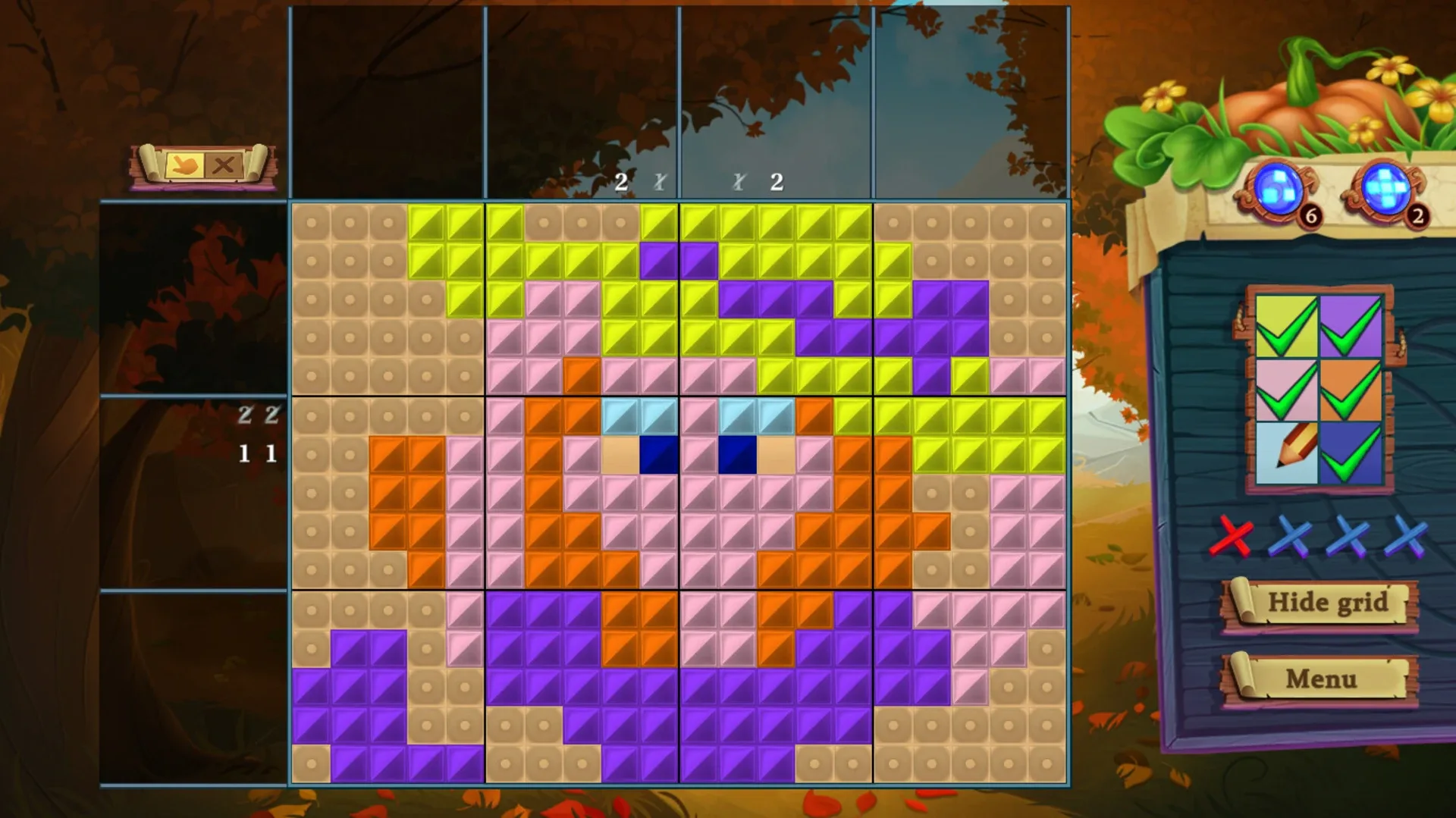Screen dimensions: 1456x818
Task: Click the column clue 2 above the grid
Action: click(x=622, y=182)
